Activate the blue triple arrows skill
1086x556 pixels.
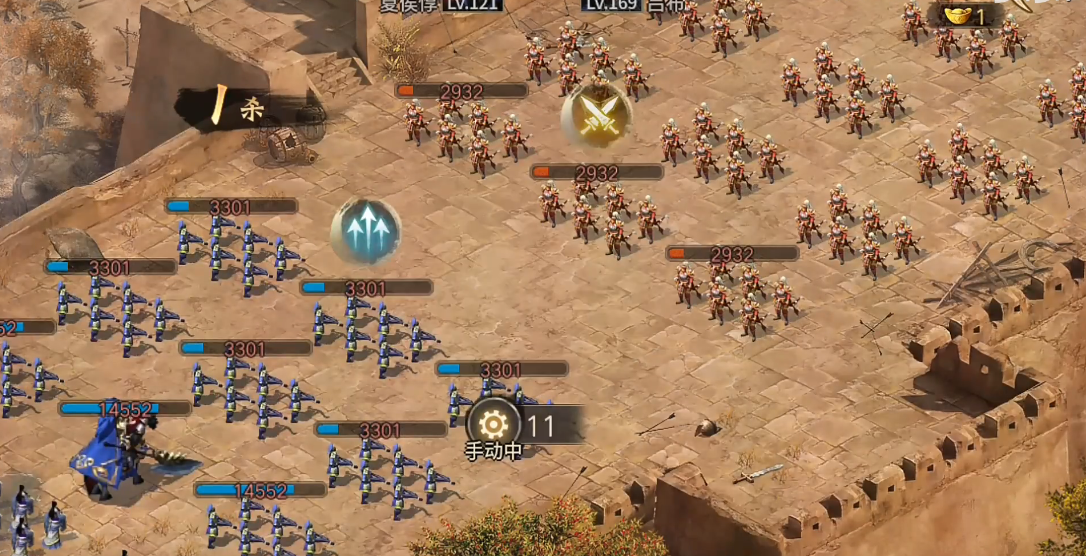[x=366, y=231]
